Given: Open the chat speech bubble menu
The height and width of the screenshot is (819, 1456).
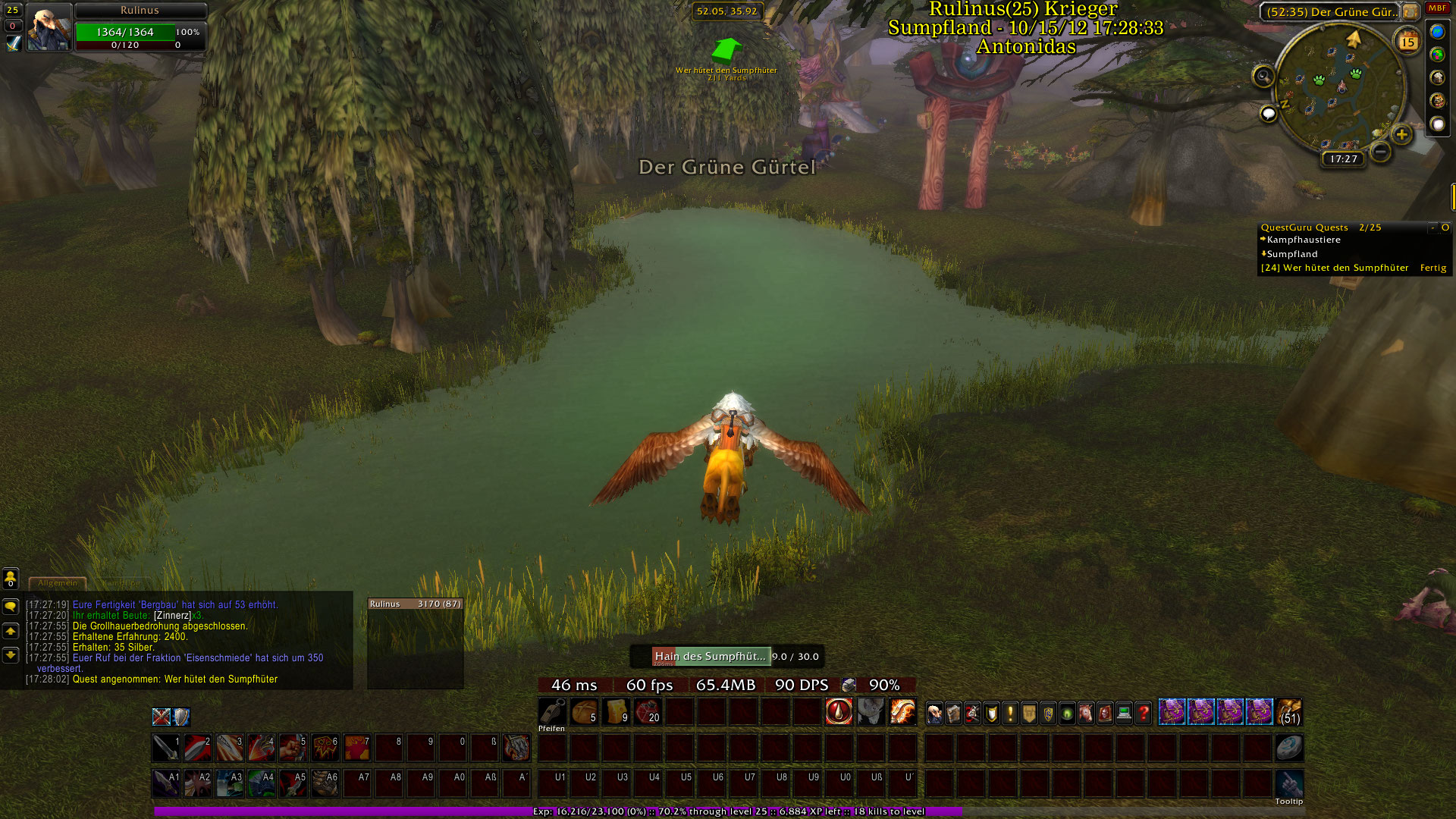Looking at the screenshot, I should [11, 607].
